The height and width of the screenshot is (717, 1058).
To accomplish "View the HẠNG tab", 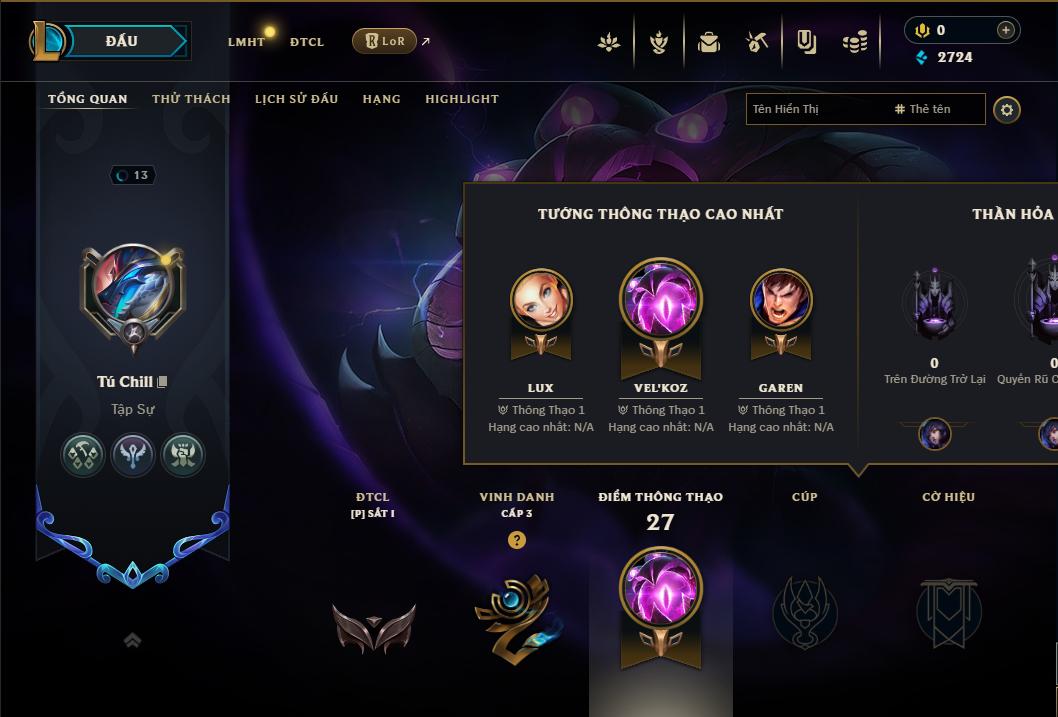I will pos(381,99).
